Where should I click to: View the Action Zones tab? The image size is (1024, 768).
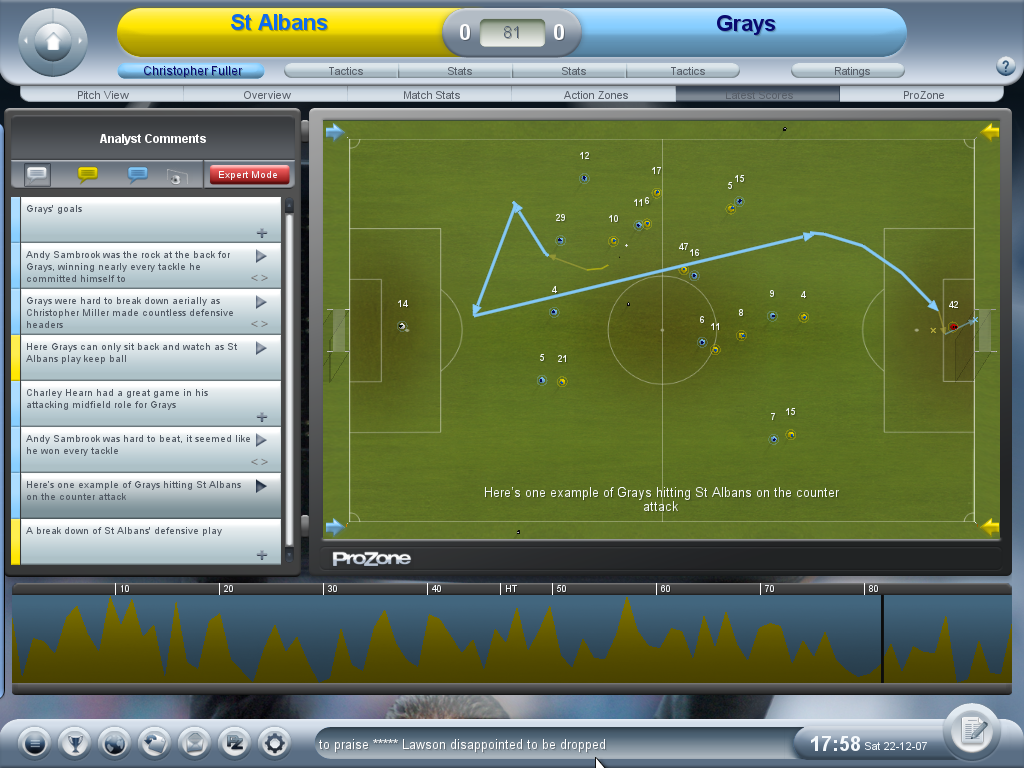coord(596,95)
